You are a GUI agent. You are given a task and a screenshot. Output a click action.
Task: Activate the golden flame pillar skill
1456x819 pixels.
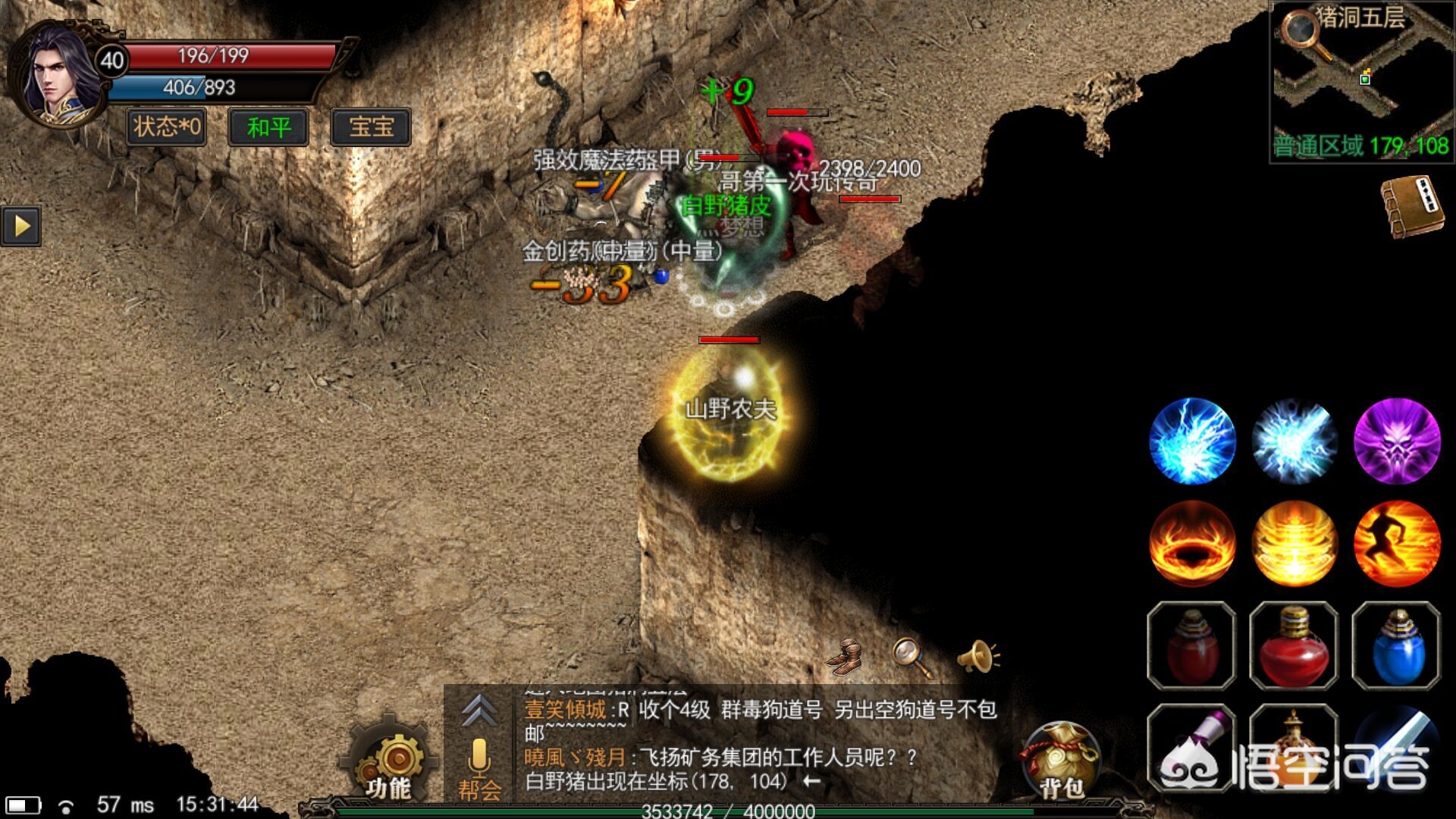click(1294, 543)
